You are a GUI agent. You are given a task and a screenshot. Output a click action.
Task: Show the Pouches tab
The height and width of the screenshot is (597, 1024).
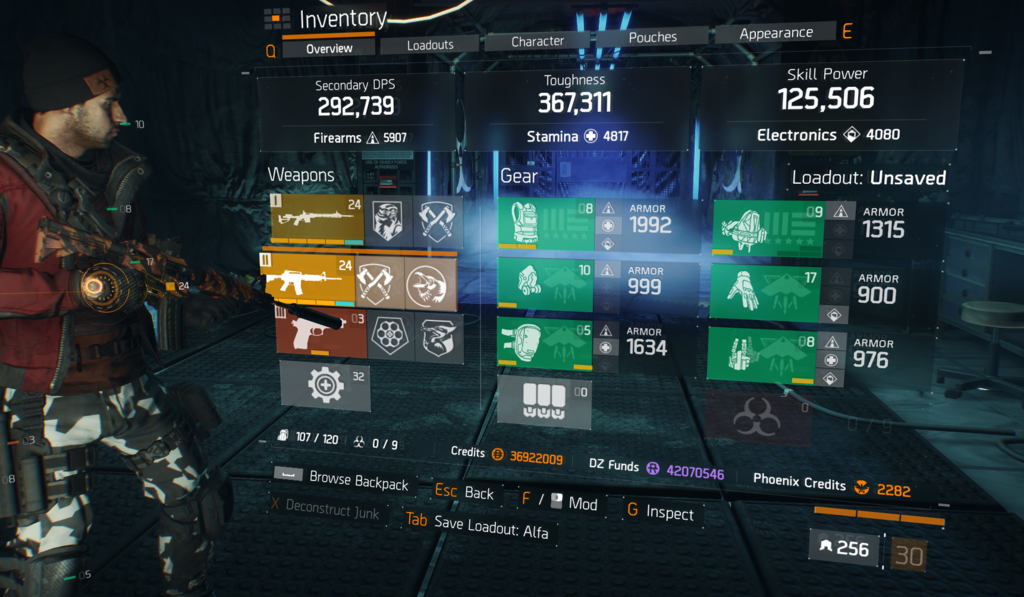652,38
